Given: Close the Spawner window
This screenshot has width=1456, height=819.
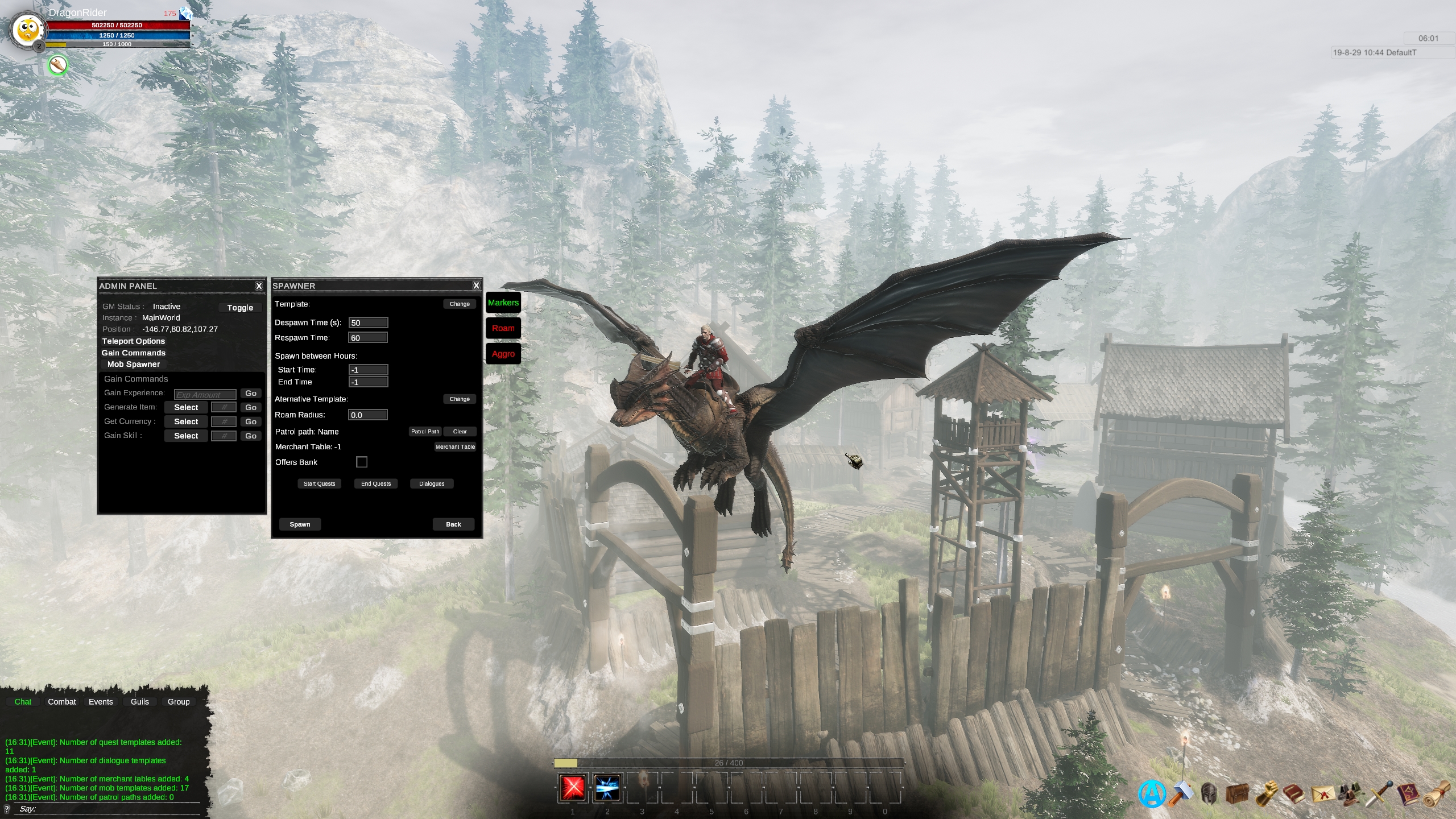Looking at the screenshot, I should point(476,286).
